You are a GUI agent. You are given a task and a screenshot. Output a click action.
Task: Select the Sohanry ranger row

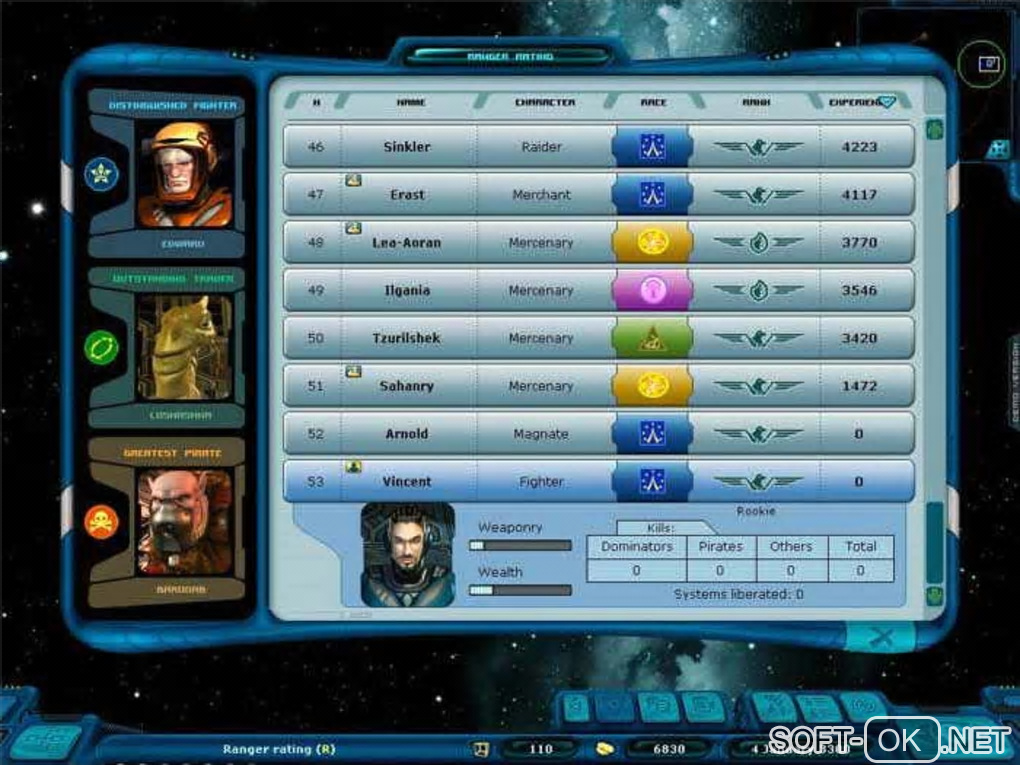point(407,386)
